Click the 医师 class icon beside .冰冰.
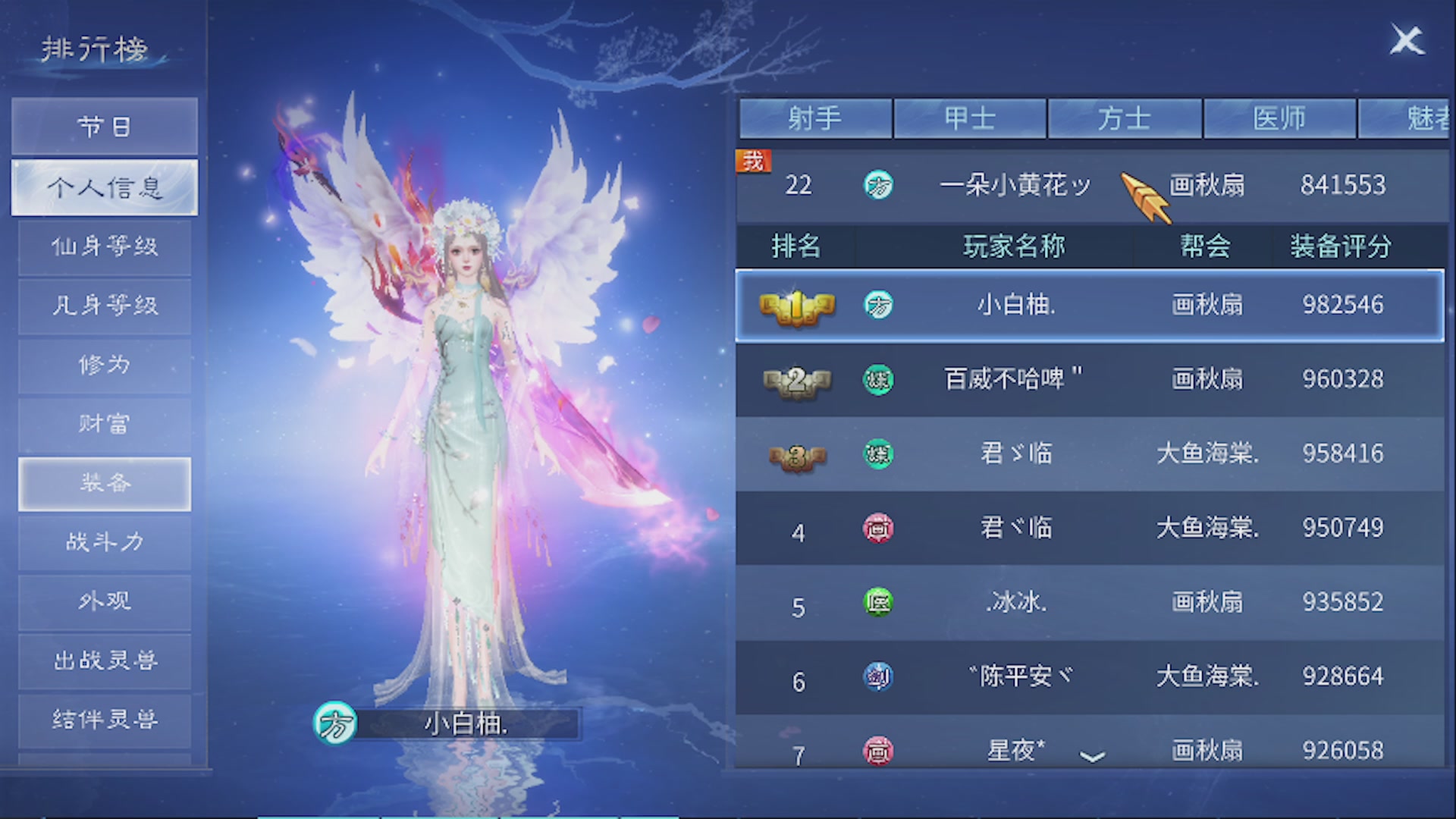 [877, 603]
